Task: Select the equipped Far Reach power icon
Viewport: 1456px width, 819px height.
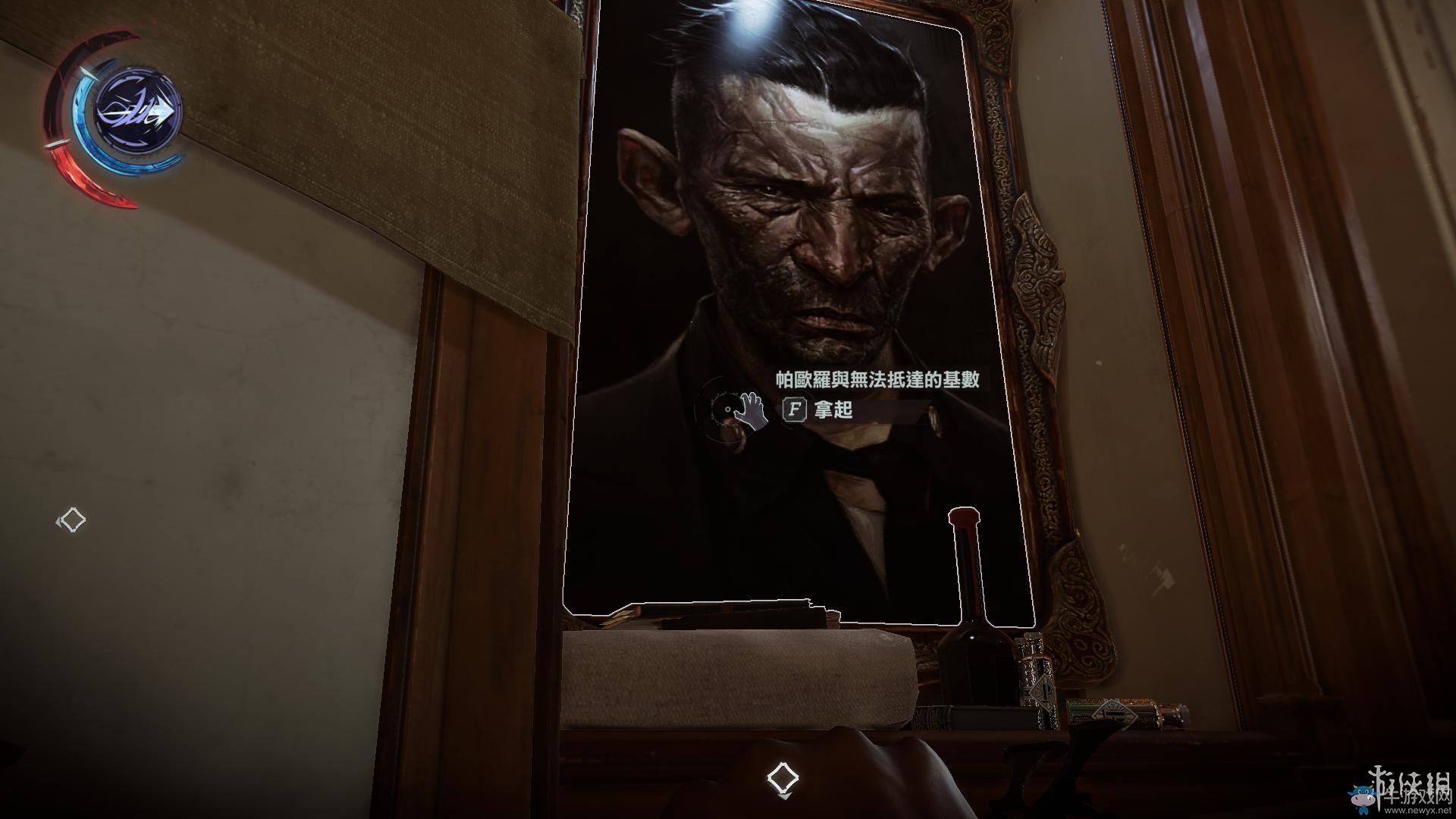Action: tap(137, 111)
